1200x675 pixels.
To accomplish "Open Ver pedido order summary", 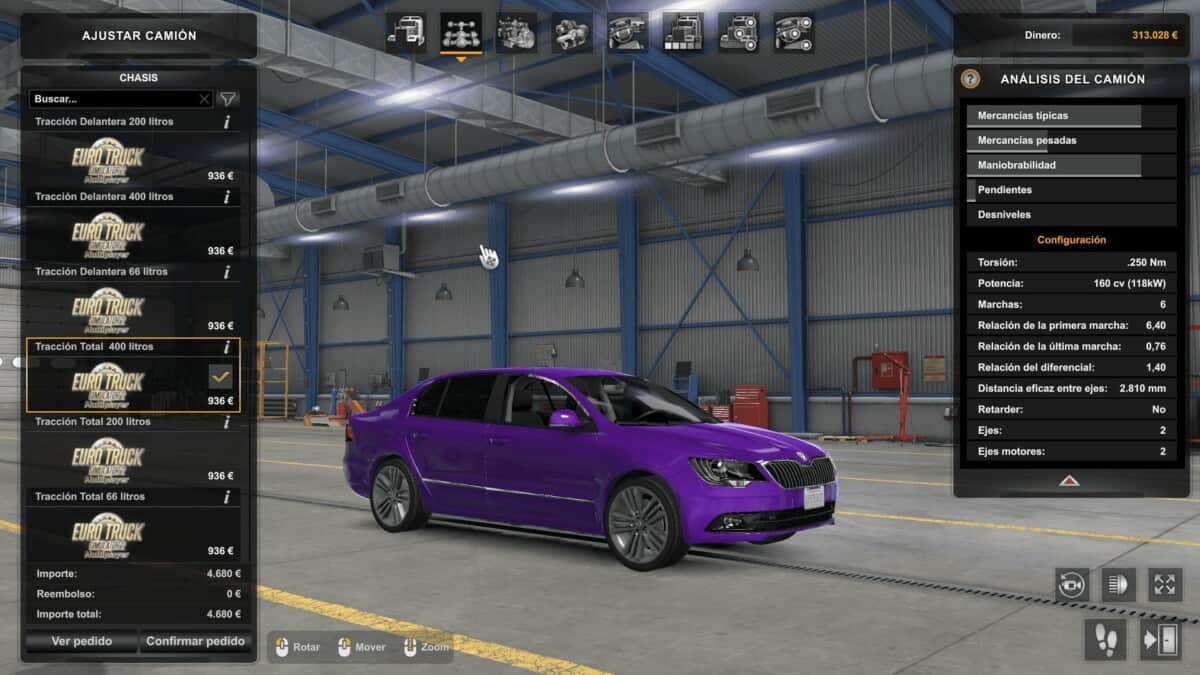I will [82, 642].
